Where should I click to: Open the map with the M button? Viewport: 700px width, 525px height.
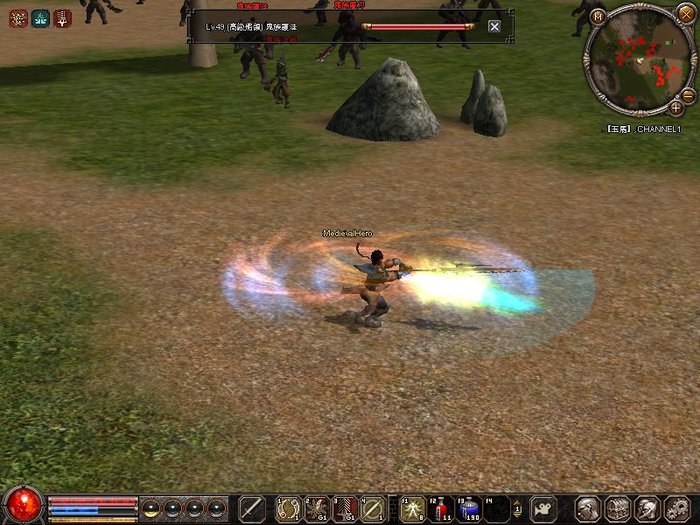(598, 16)
